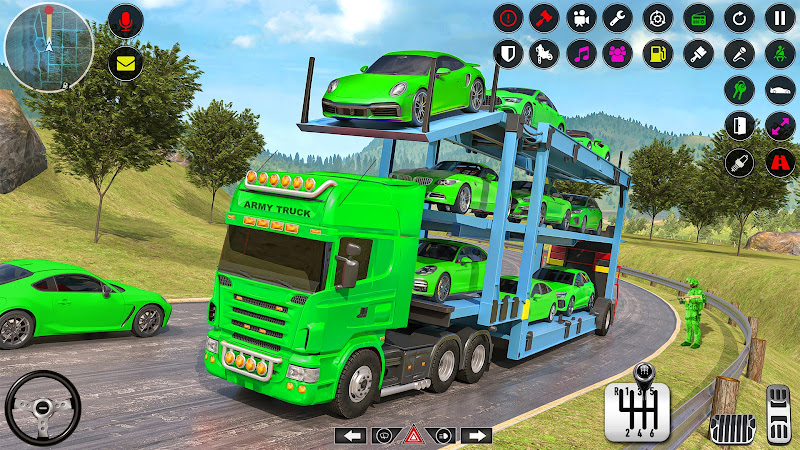Tap the red microphone icon
This screenshot has height=450, width=800.
[x=126, y=20]
